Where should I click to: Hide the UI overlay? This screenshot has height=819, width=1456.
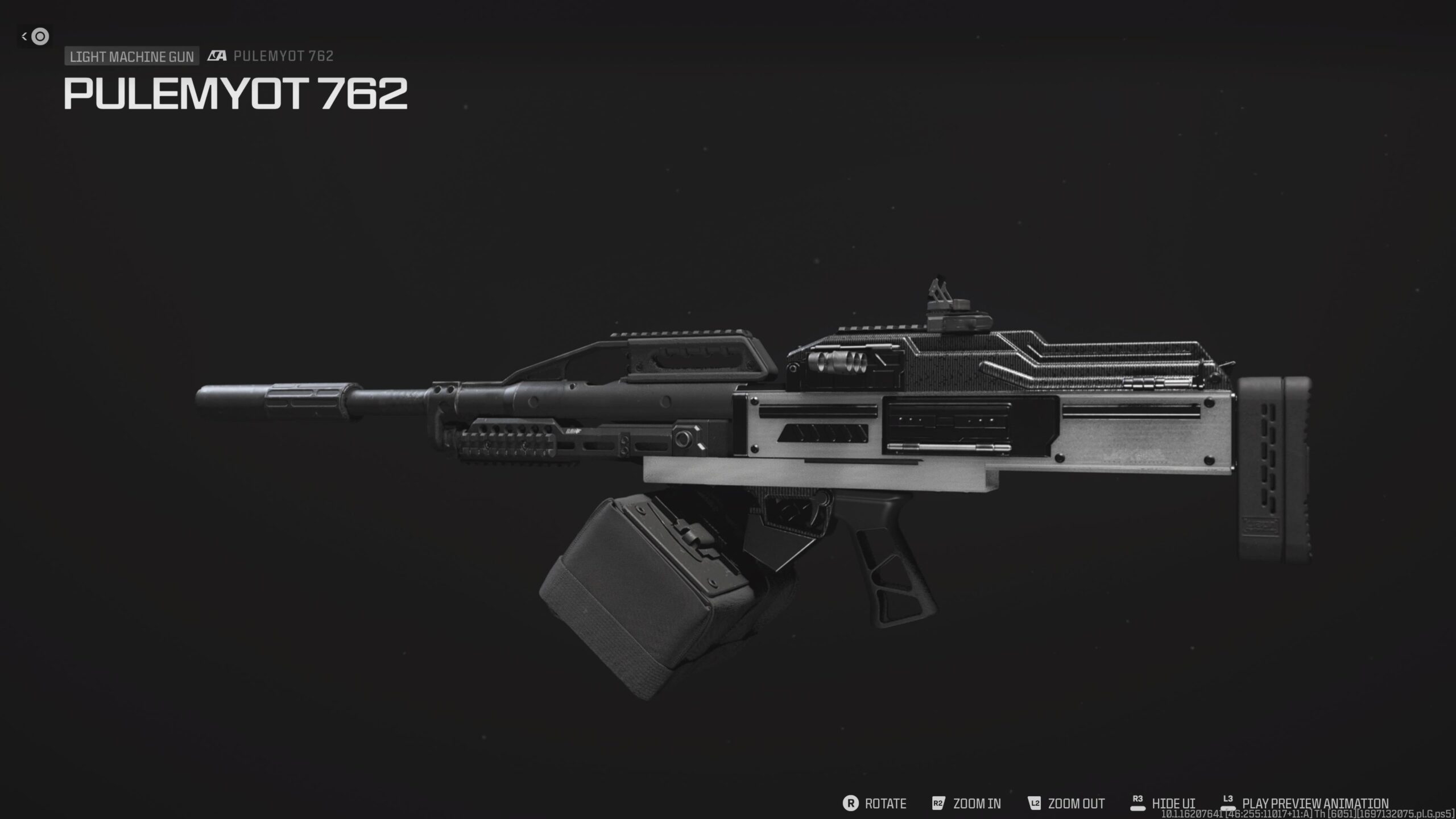pos(1163,803)
